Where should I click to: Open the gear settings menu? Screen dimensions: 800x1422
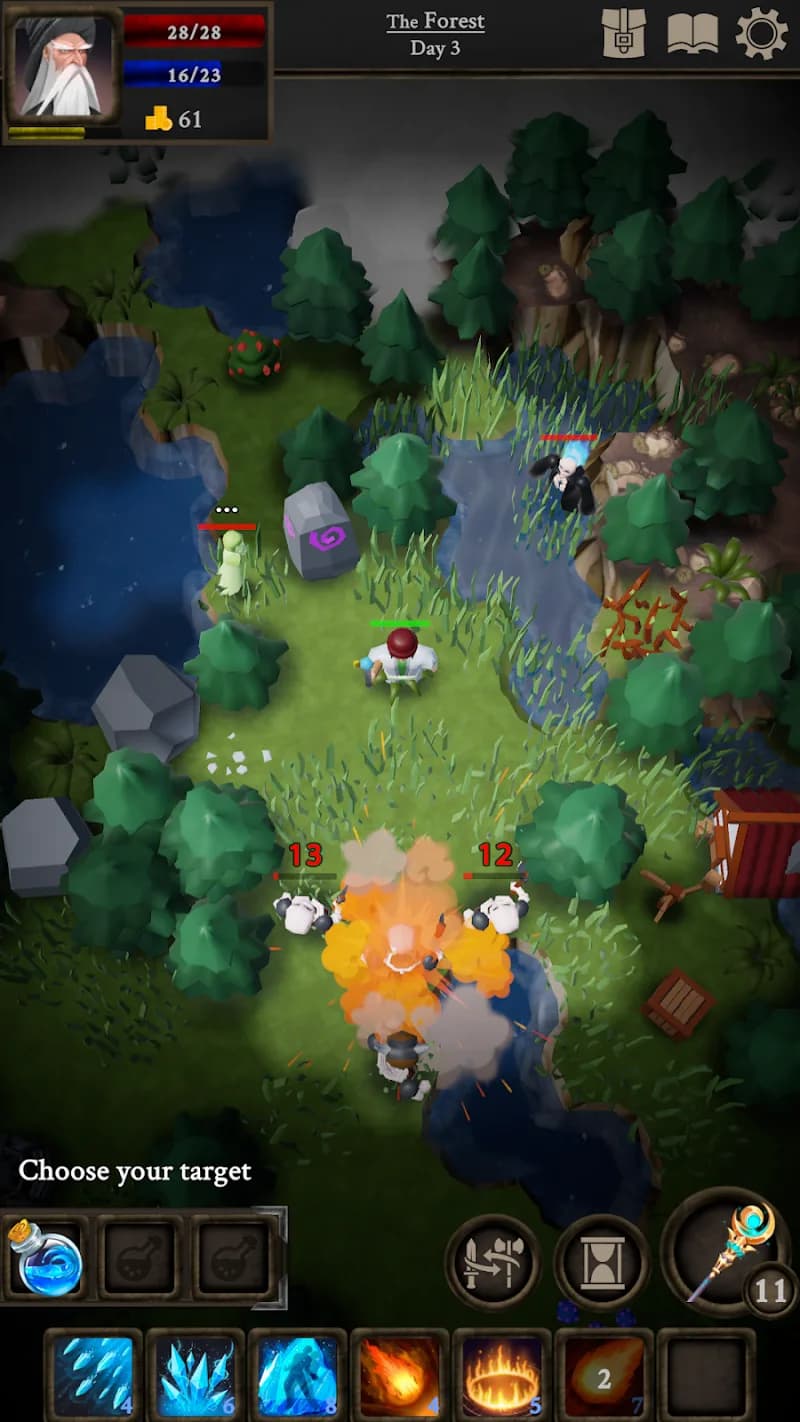coord(761,34)
